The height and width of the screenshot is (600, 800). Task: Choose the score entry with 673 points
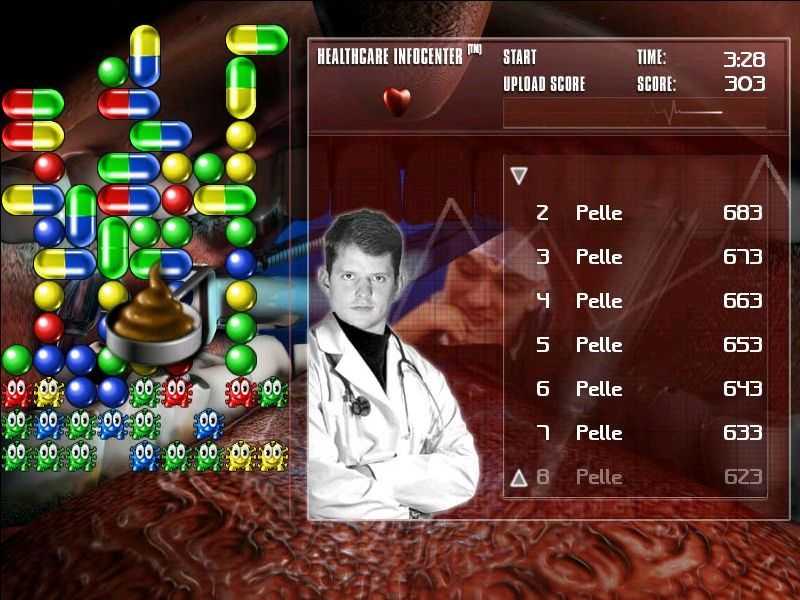pyautogui.click(x=648, y=257)
